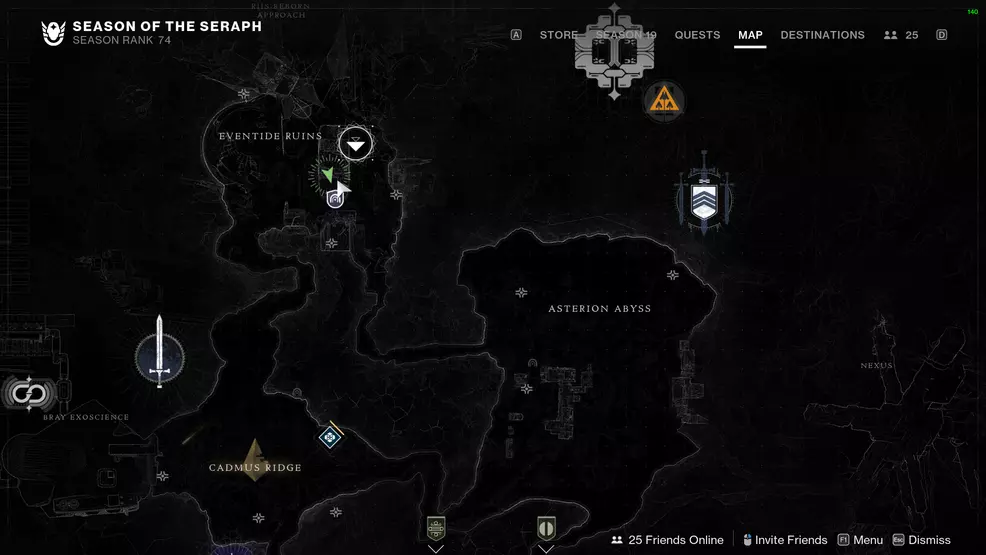Screen dimensions: 986x555
Task: Choose the golden pyramid marker at Cadmus Ridge
Action: [256, 459]
